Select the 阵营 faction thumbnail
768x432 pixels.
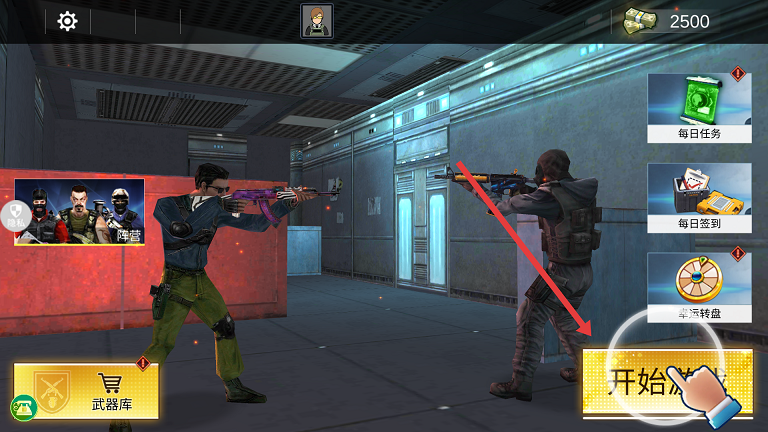coord(79,212)
